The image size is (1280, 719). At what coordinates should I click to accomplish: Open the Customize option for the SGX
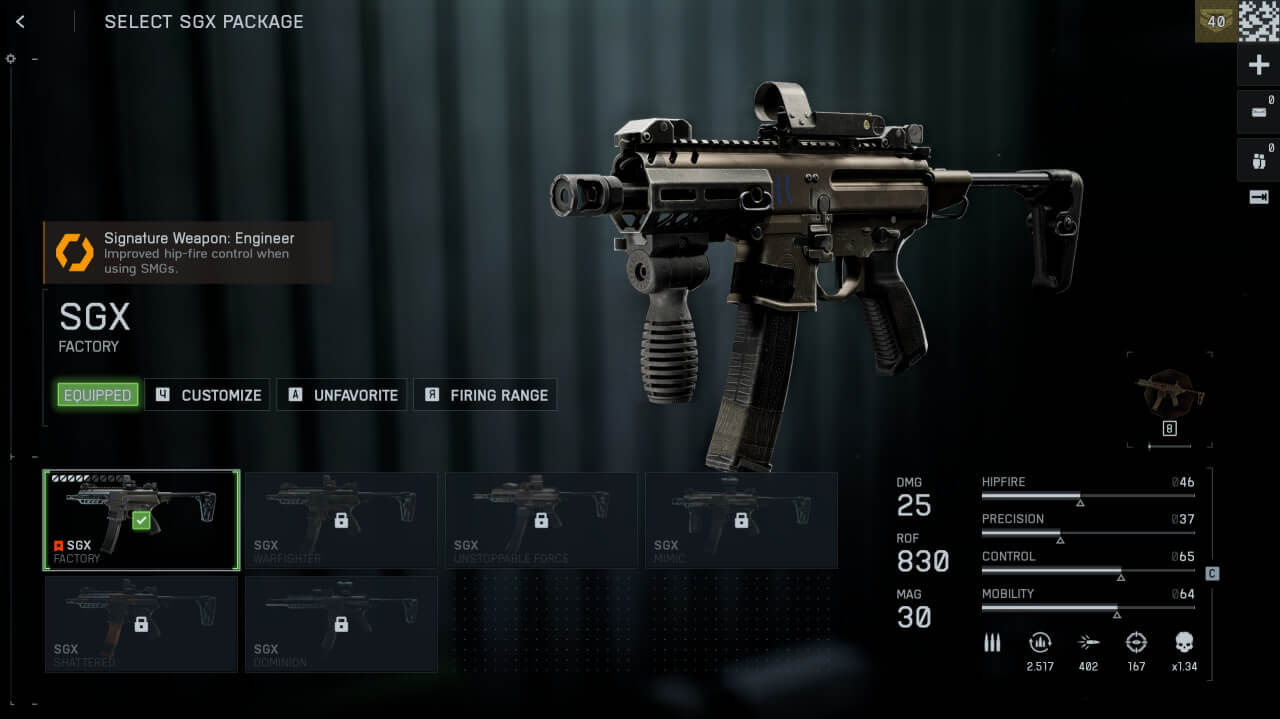click(208, 395)
